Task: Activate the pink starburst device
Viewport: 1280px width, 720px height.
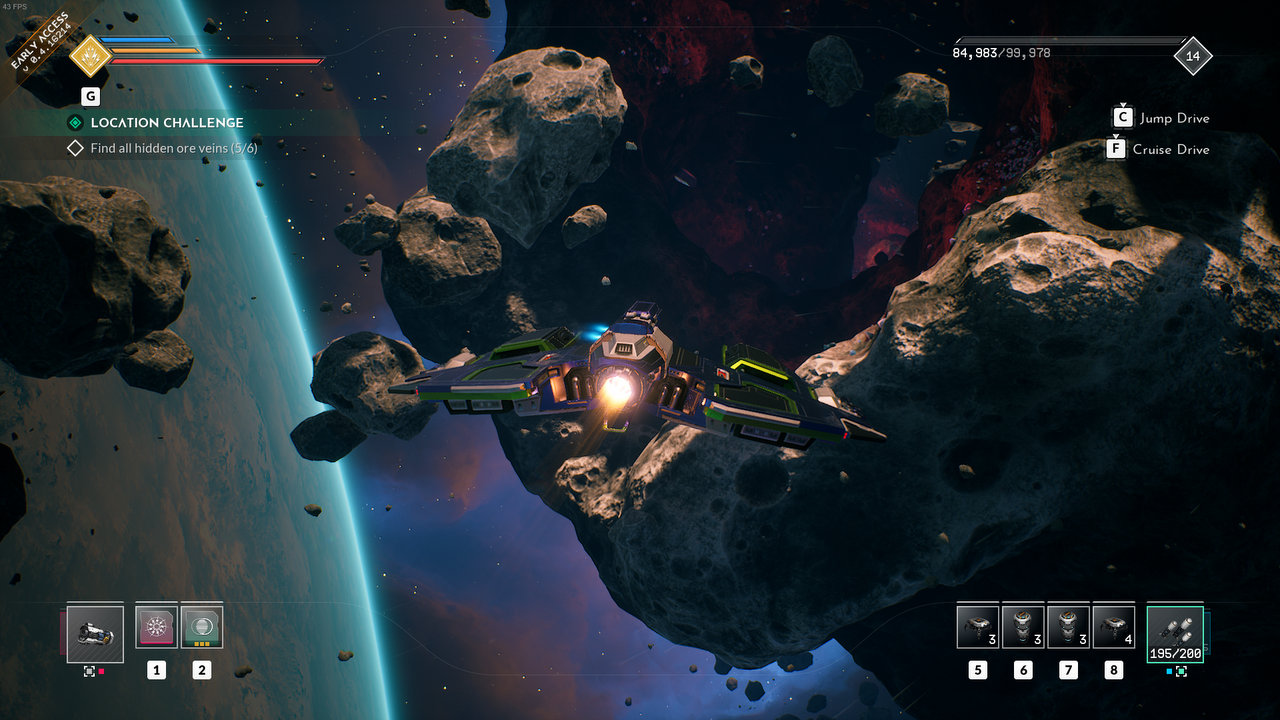Action: click(156, 627)
